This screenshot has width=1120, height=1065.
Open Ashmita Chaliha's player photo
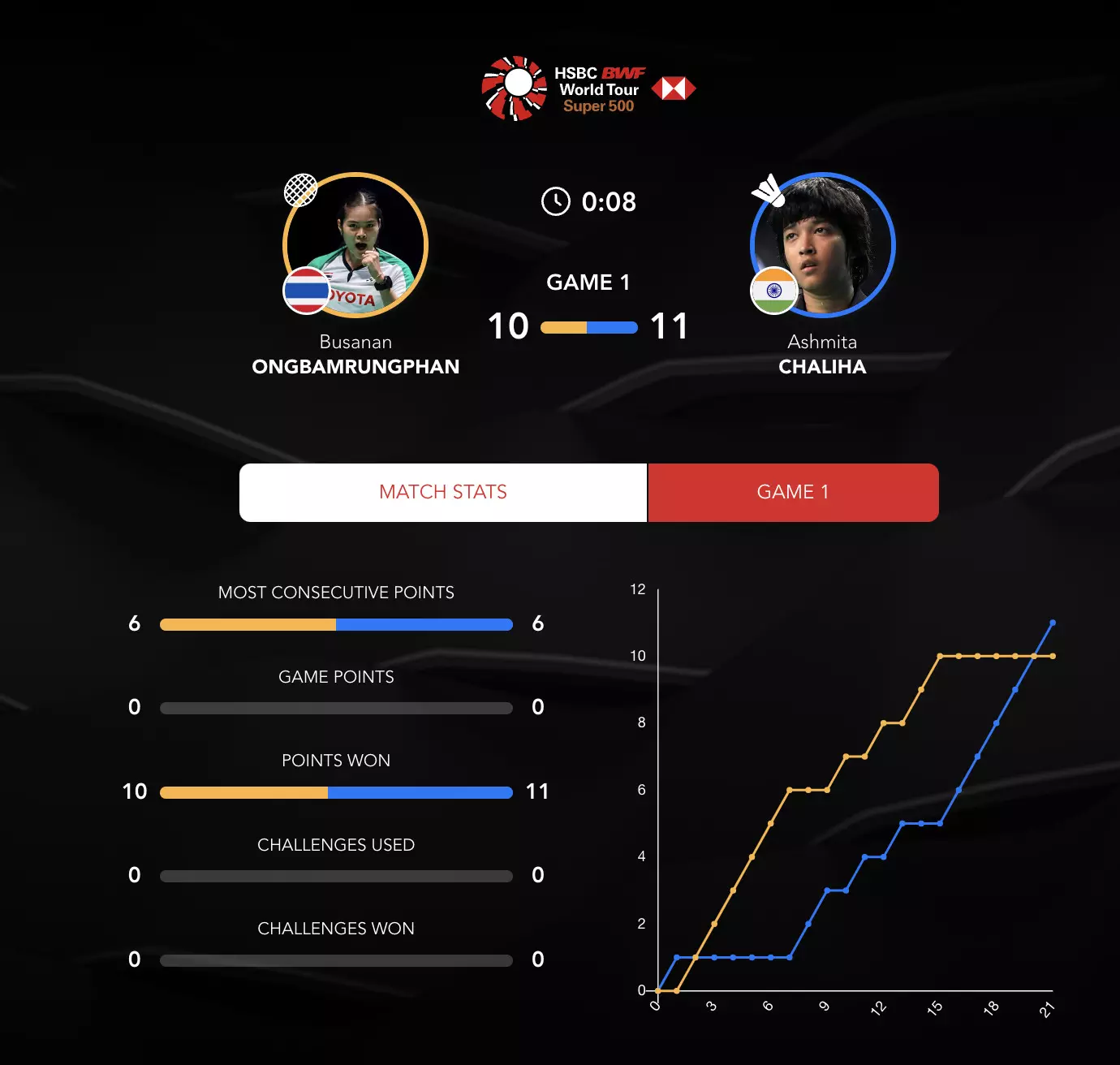pos(823,245)
